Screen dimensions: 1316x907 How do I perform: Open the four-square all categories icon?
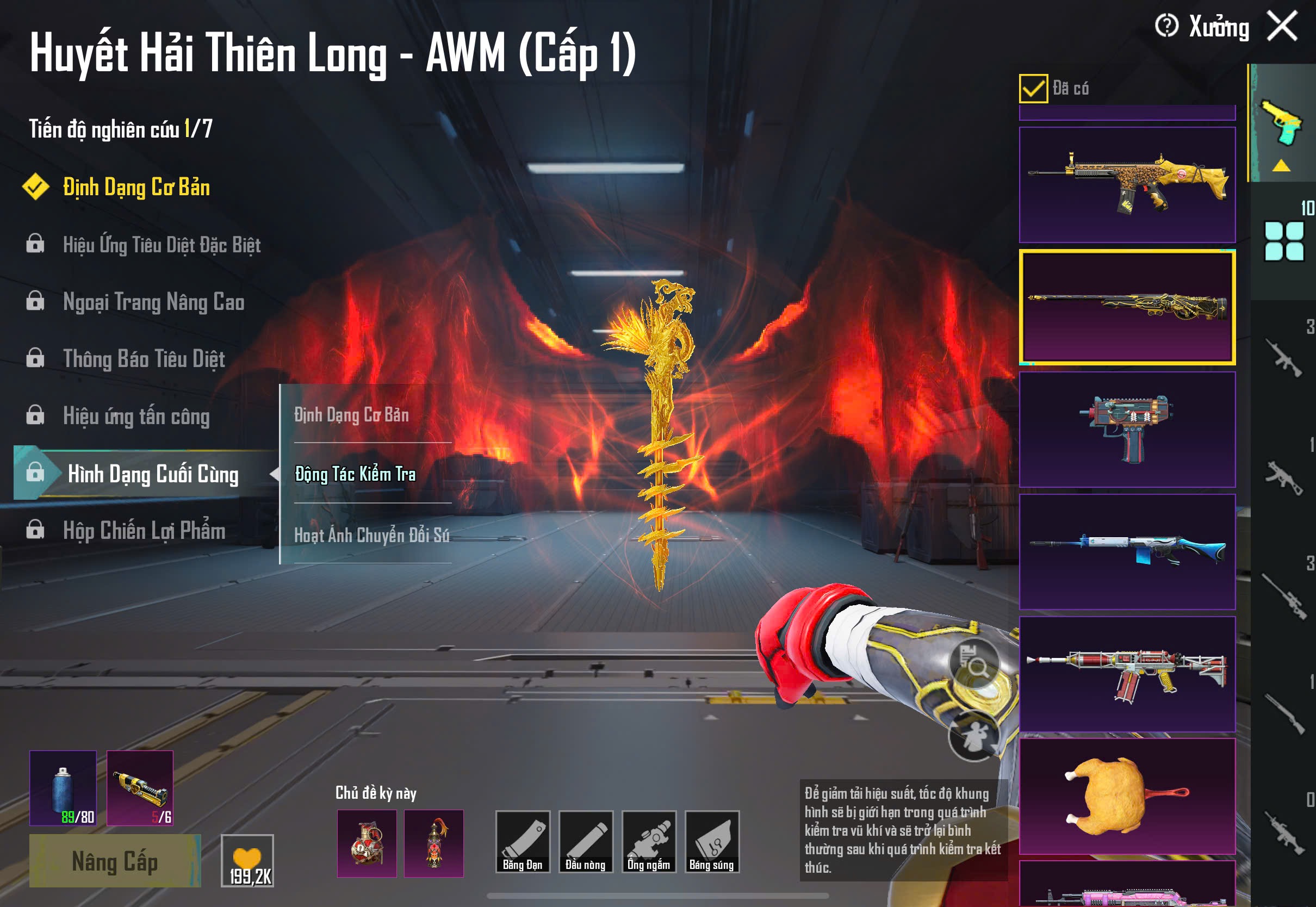click(1283, 241)
